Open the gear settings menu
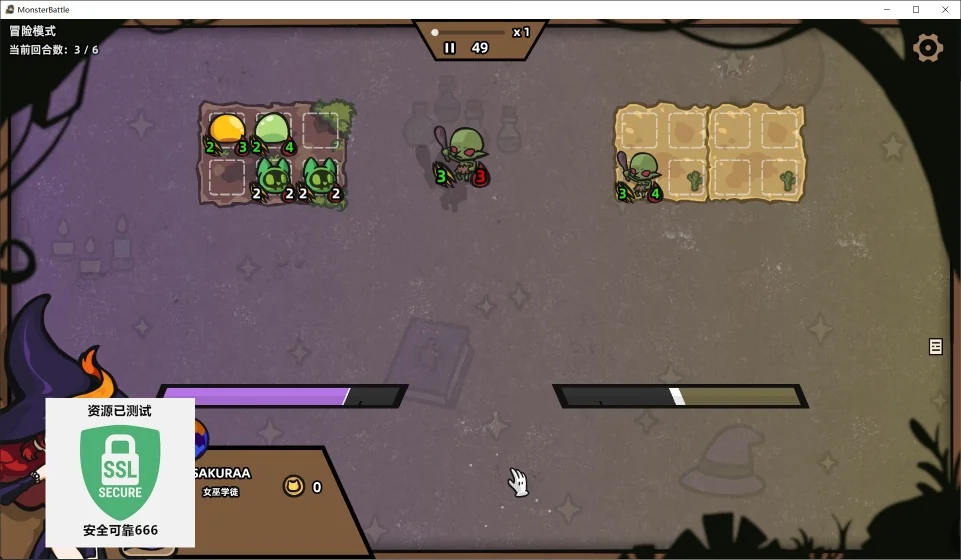This screenshot has height=560, width=961. 928,47
